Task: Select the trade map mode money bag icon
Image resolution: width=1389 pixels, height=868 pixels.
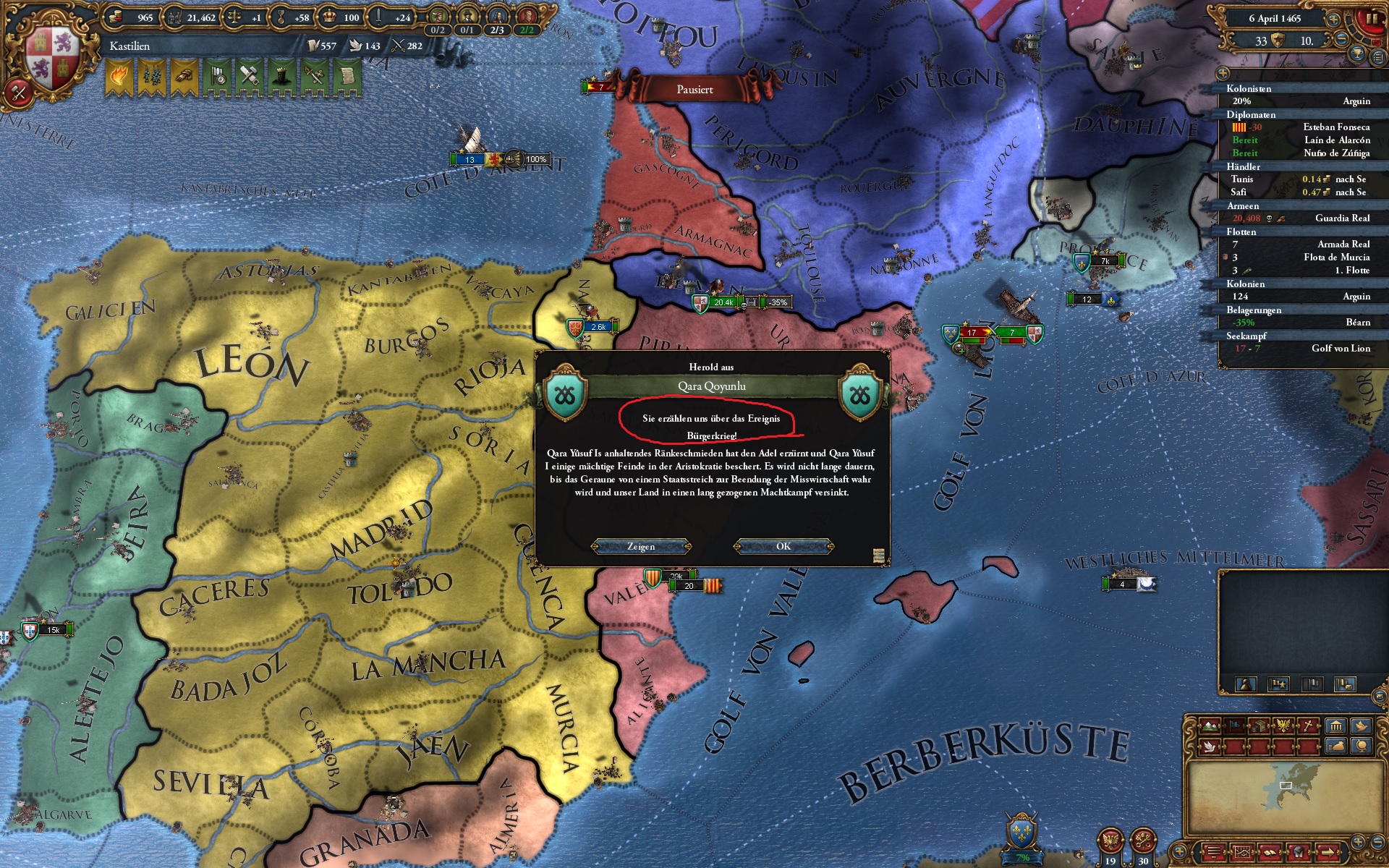Action: pyautogui.click(x=1336, y=746)
